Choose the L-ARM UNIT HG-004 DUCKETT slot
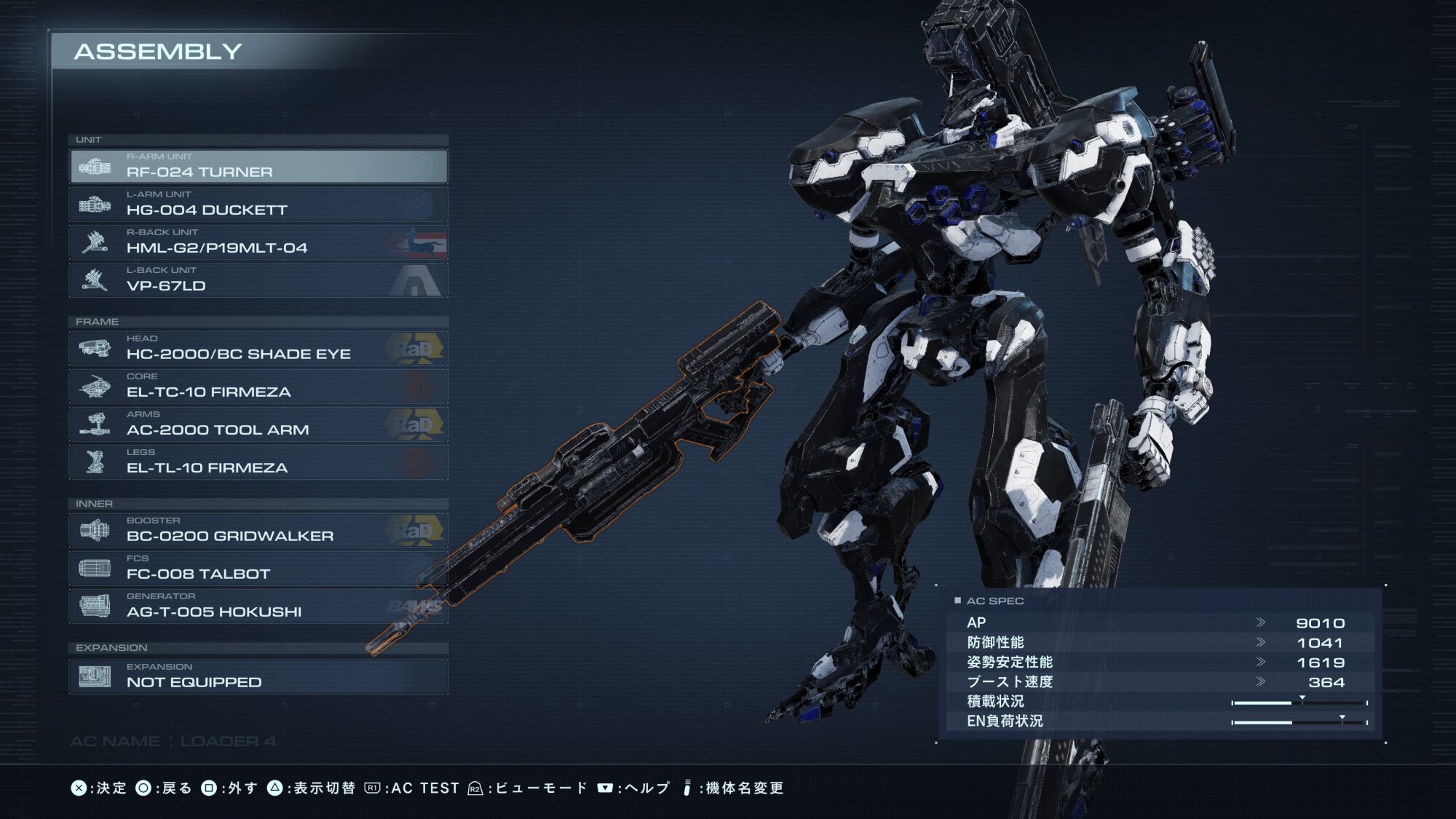 pos(258,205)
